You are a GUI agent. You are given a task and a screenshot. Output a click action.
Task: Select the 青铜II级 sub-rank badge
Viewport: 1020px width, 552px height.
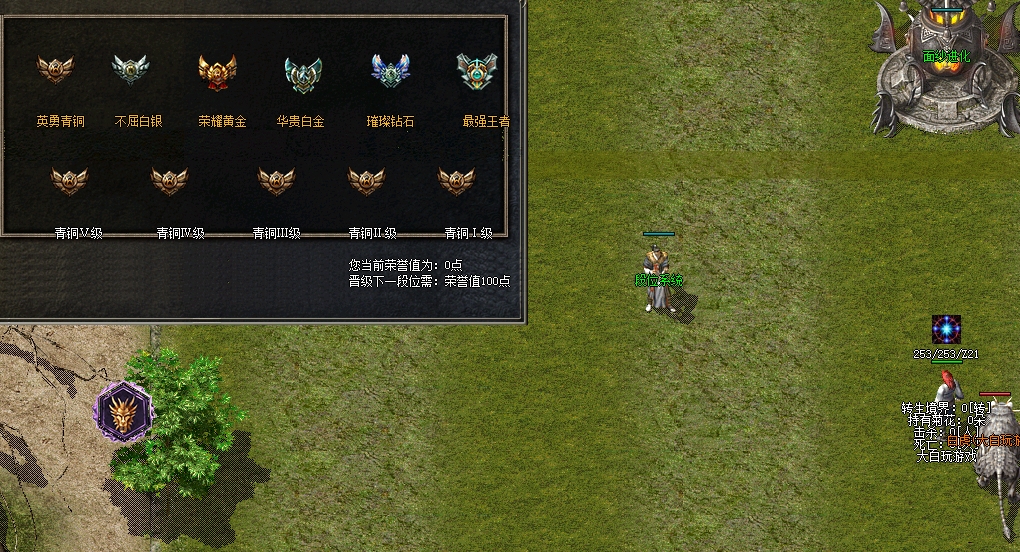coord(366,181)
